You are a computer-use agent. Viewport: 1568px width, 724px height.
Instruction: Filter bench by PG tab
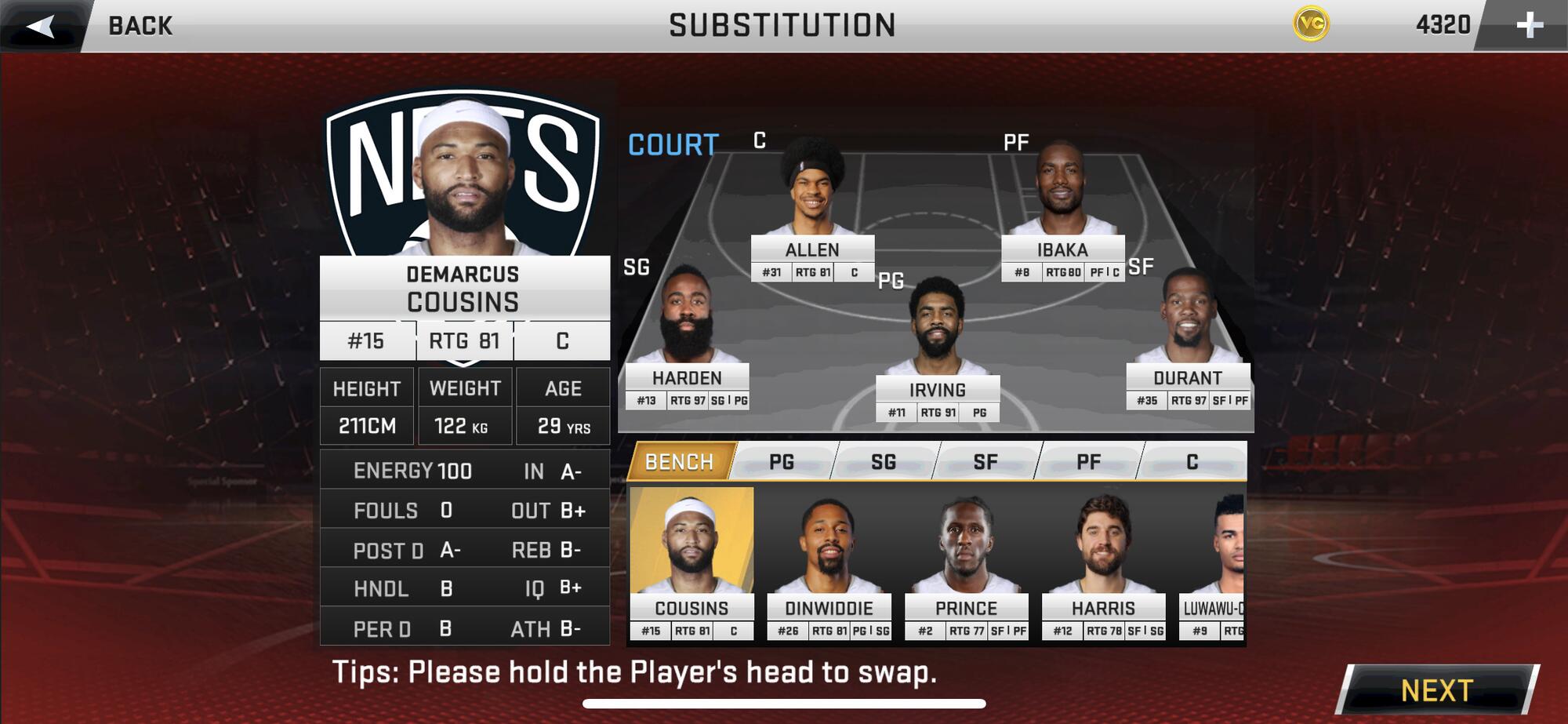[782, 461]
